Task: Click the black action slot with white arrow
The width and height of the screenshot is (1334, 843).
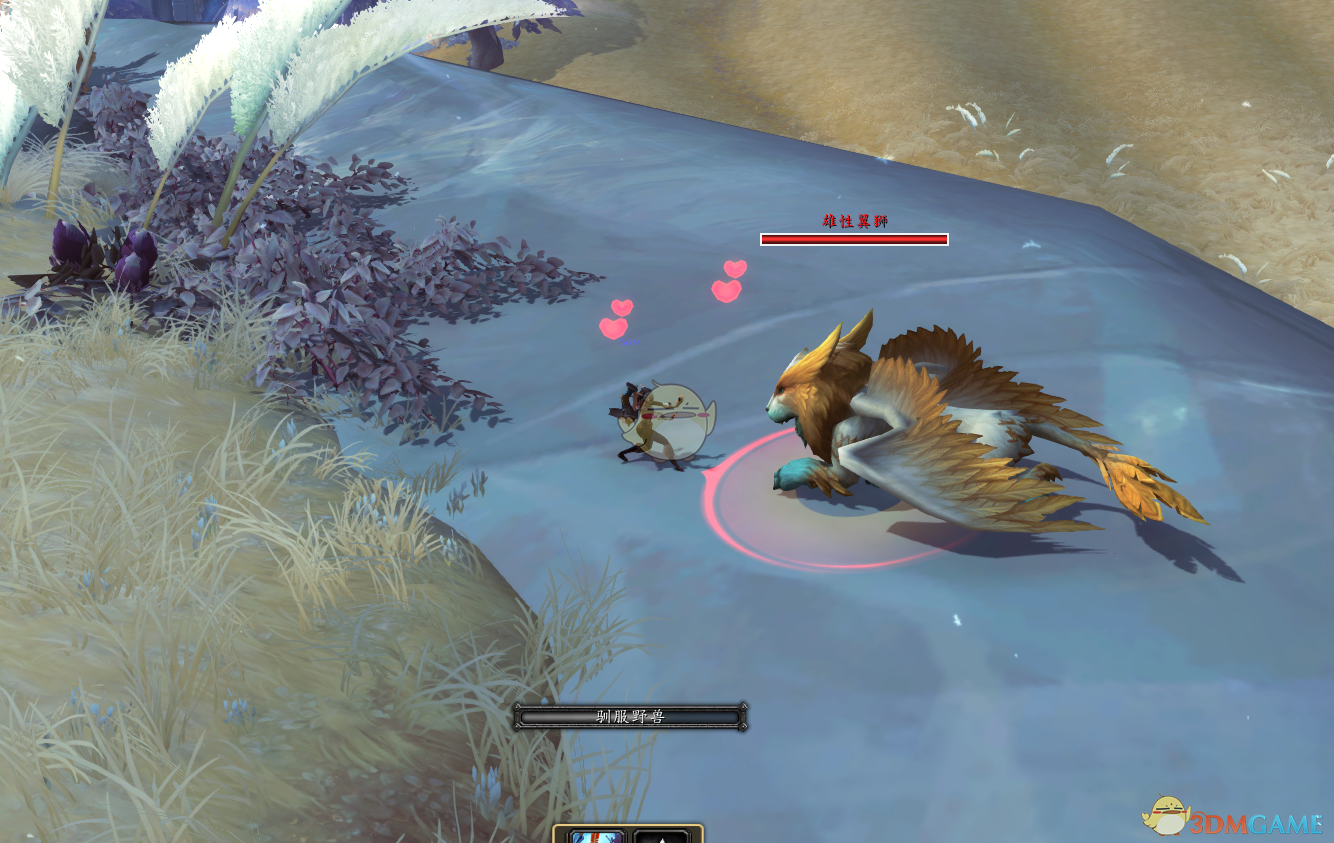Action: [661, 836]
